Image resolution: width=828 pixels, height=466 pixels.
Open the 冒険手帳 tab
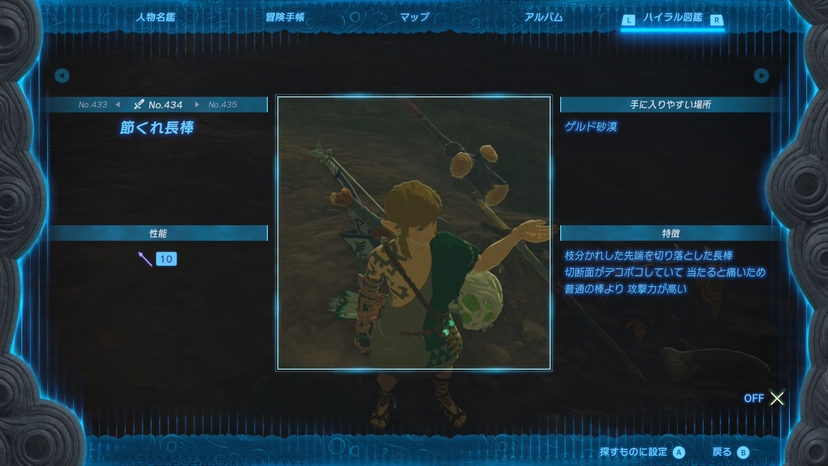tap(284, 17)
